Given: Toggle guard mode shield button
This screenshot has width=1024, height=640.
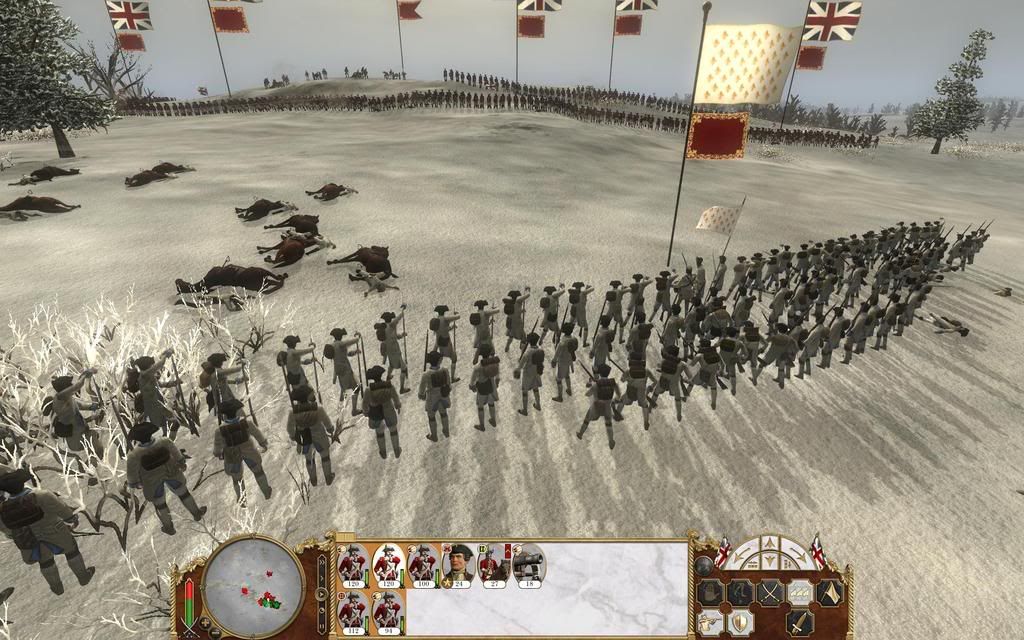Looking at the screenshot, I should click(740, 622).
